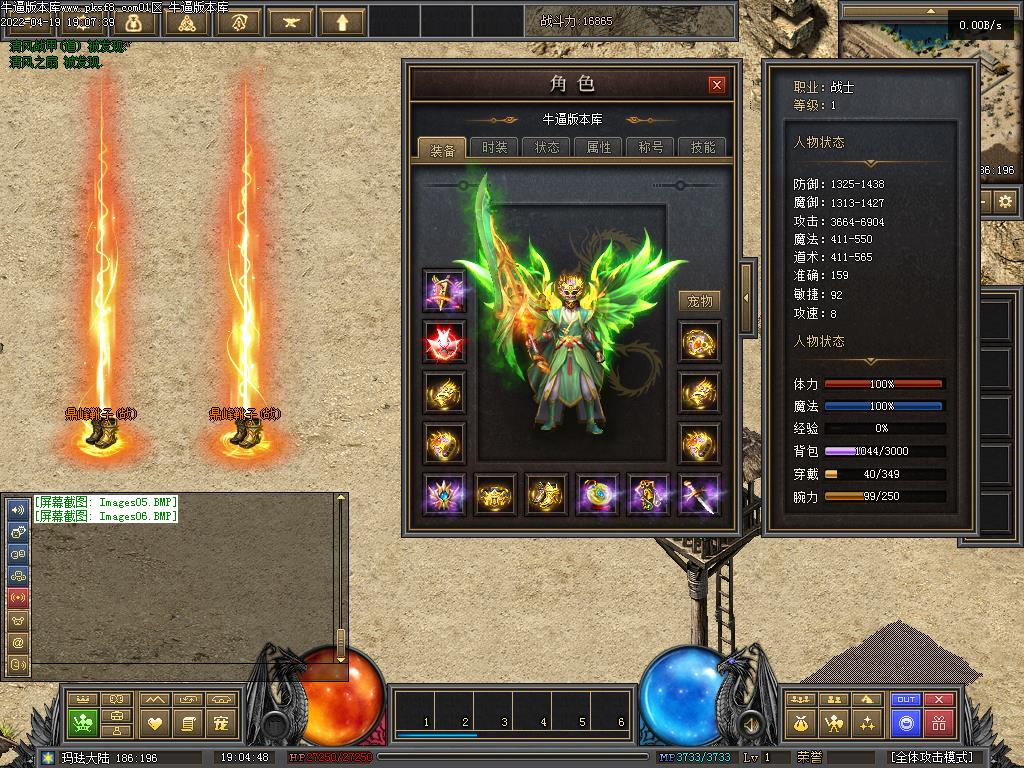
Task: Click the heart icon button
Action: click(155, 722)
